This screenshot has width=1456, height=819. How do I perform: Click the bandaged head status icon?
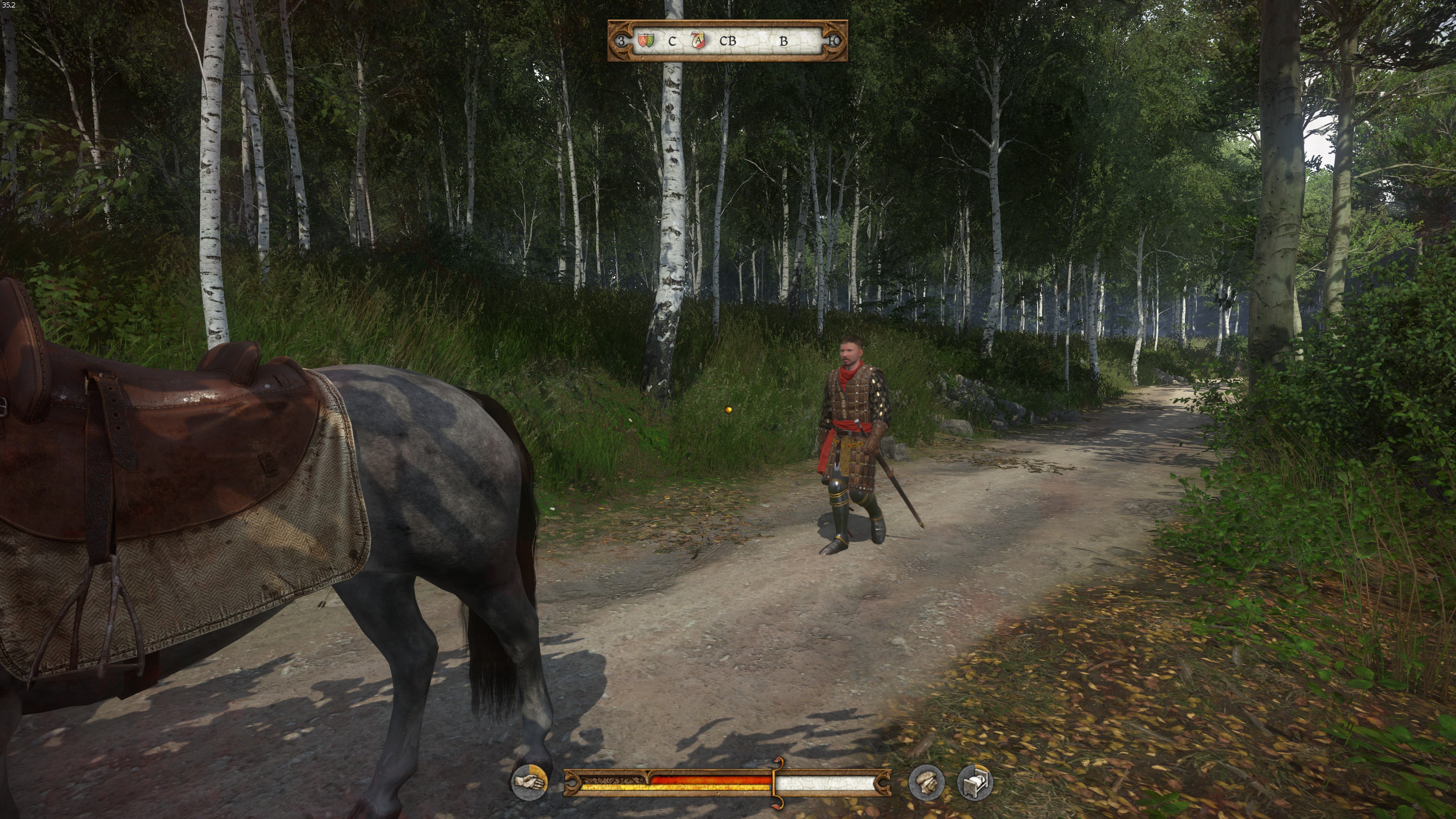click(x=926, y=783)
